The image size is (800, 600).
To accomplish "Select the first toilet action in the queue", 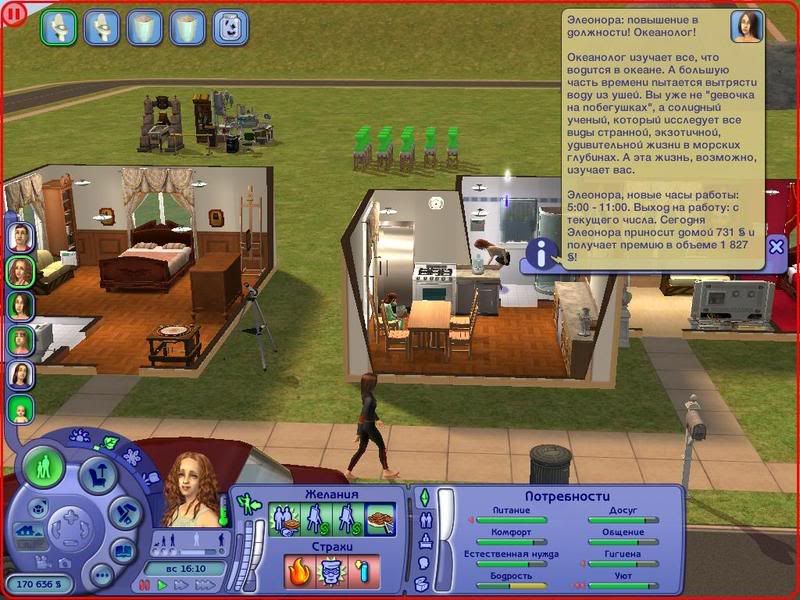I will tap(58, 26).
